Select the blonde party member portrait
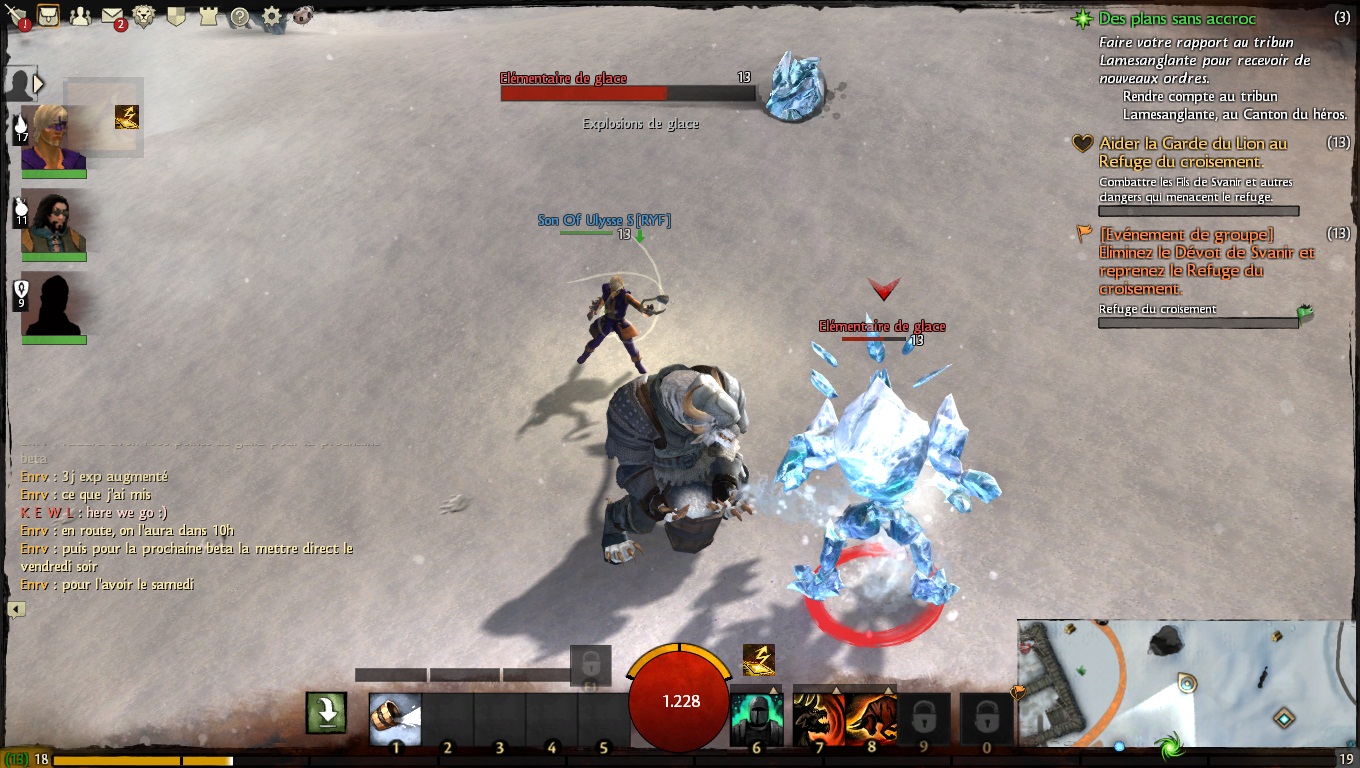The height and width of the screenshot is (768, 1360). pyautogui.click(x=53, y=137)
